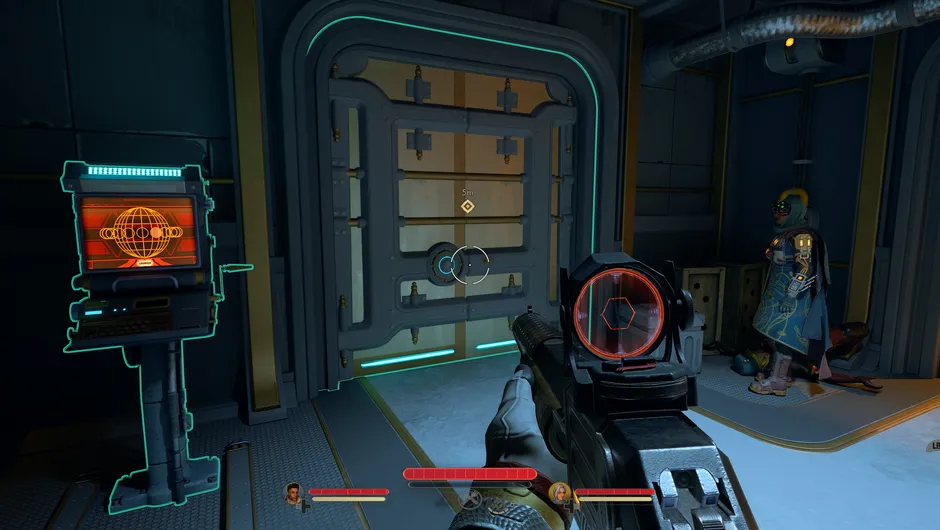Screen dimensions: 940x530
Task: Select the dark-haired companion portrait
Action: (x=293, y=492)
